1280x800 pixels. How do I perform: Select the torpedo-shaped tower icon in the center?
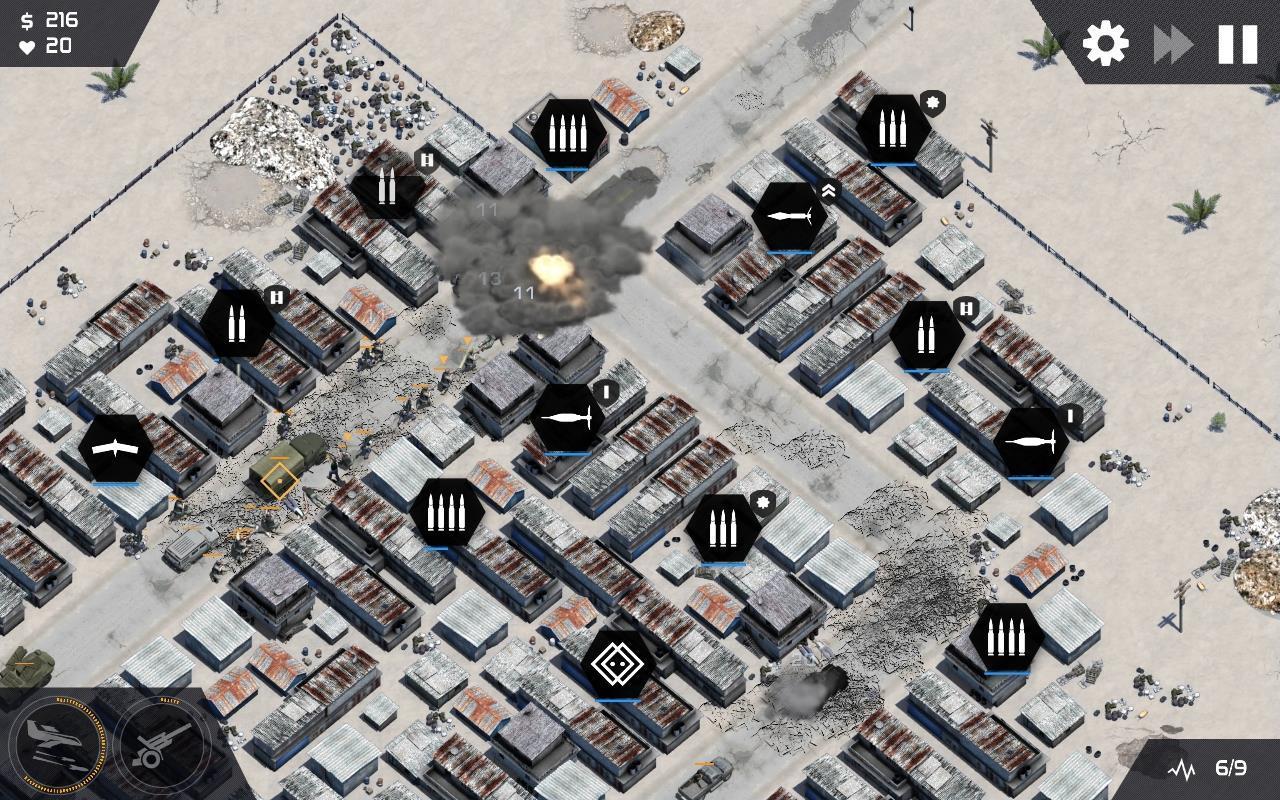pos(568,418)
